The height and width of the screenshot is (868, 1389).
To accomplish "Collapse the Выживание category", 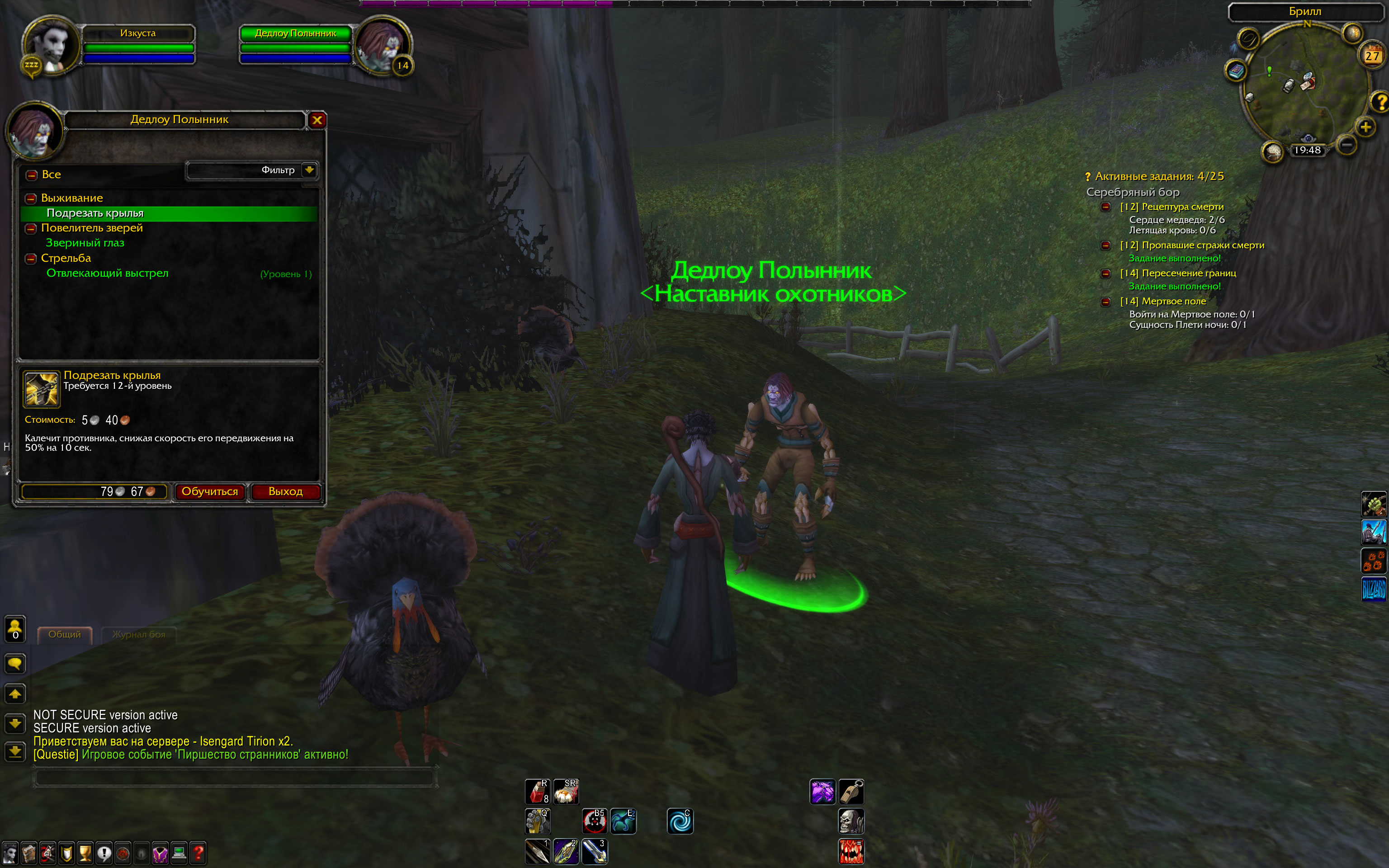I will [x=31, y=198].
